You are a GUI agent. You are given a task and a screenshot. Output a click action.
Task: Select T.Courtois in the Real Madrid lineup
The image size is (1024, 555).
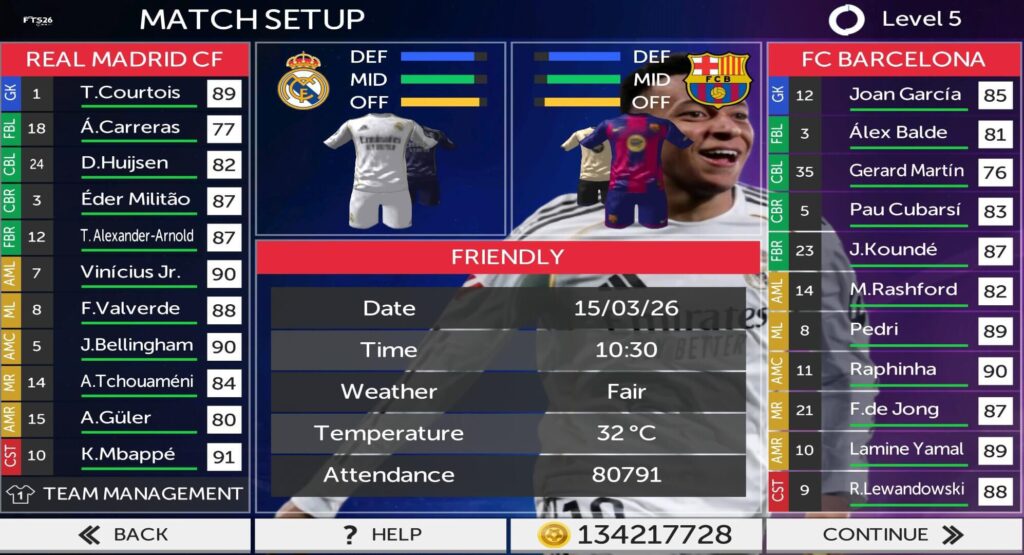point(130,93)
